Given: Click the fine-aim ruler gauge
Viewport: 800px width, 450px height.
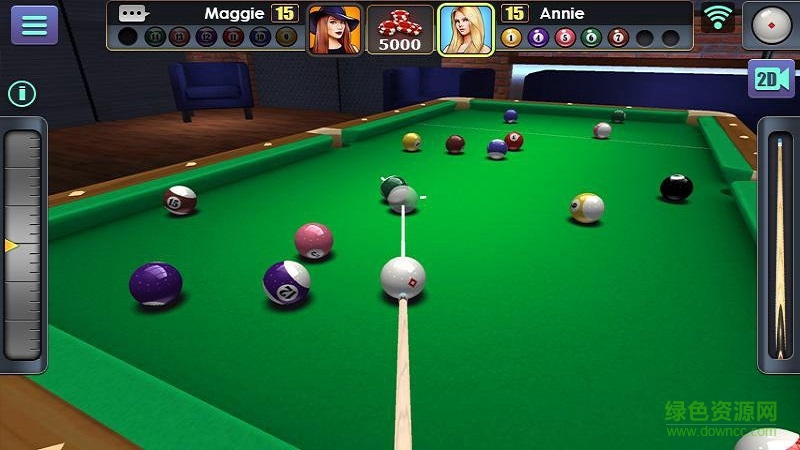Looking at the screenshot, I should tap(23, 245).
